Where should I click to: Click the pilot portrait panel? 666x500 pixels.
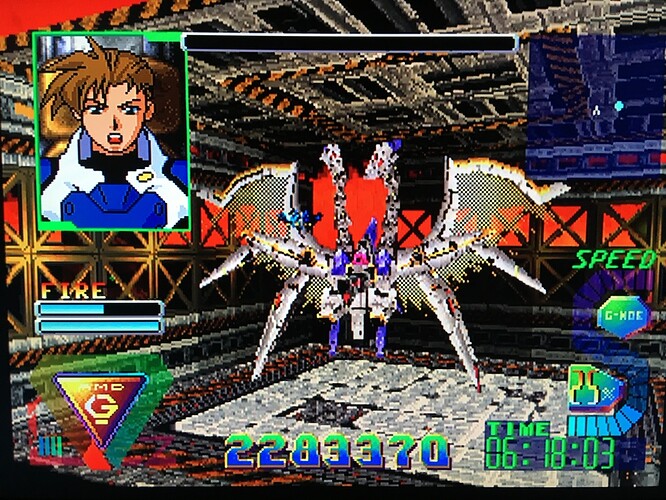tap(110, 130)
